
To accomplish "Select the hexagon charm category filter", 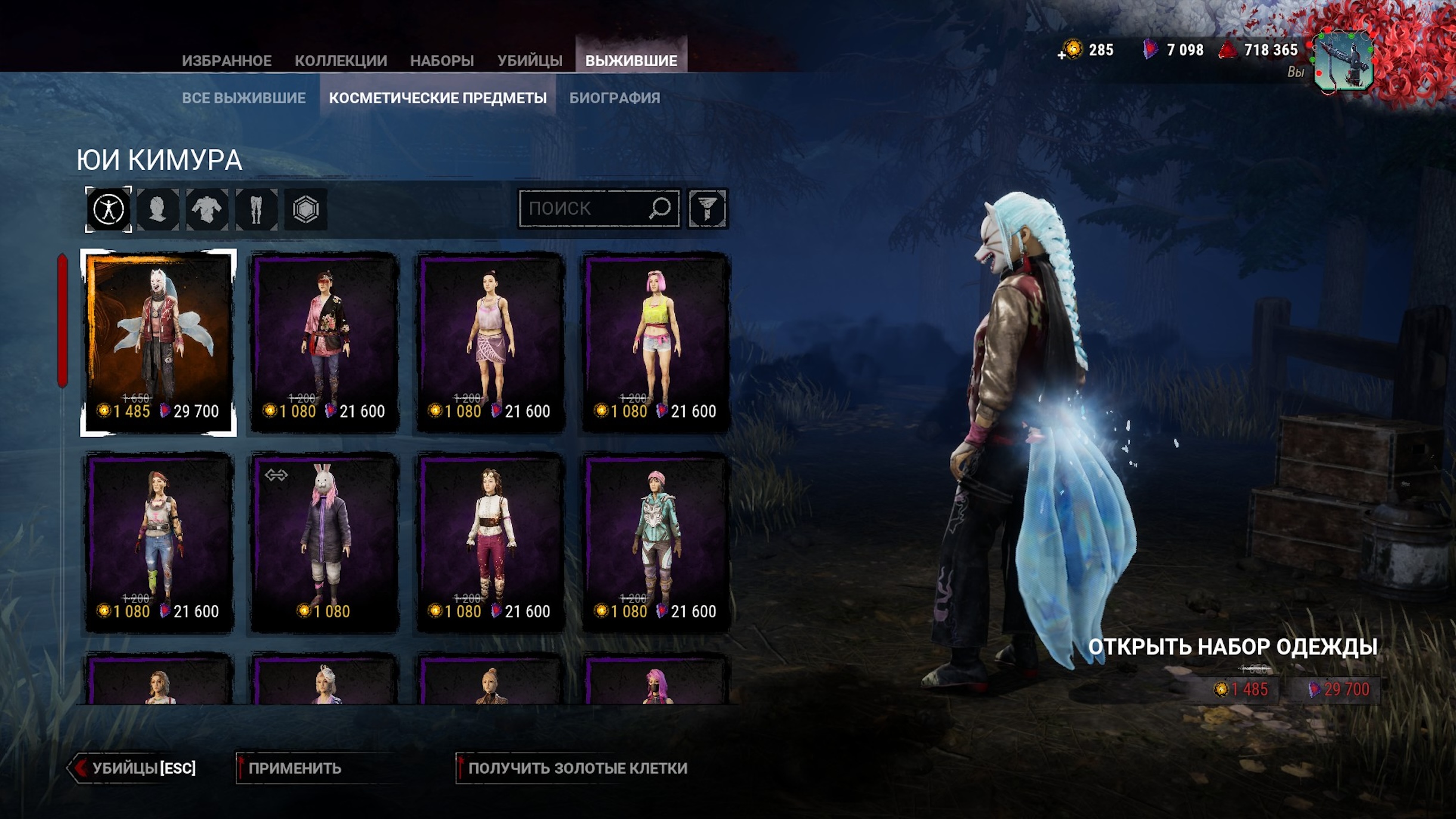I will [x=306, y=209].
